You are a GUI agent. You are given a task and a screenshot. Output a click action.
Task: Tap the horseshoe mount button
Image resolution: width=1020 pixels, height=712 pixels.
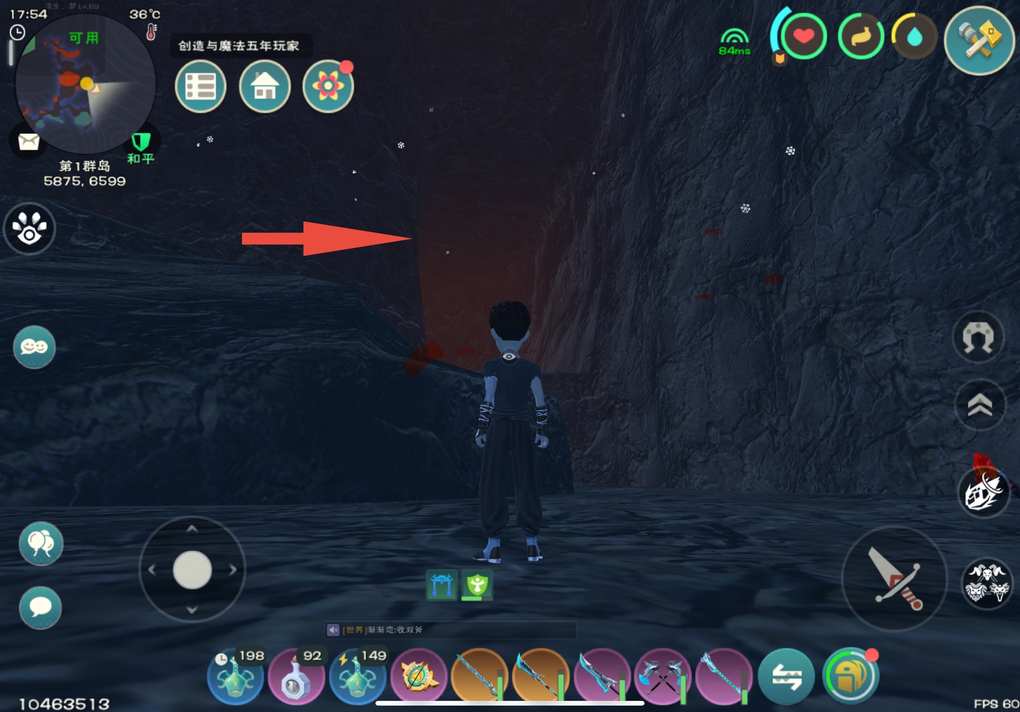[x=980, y=339]
